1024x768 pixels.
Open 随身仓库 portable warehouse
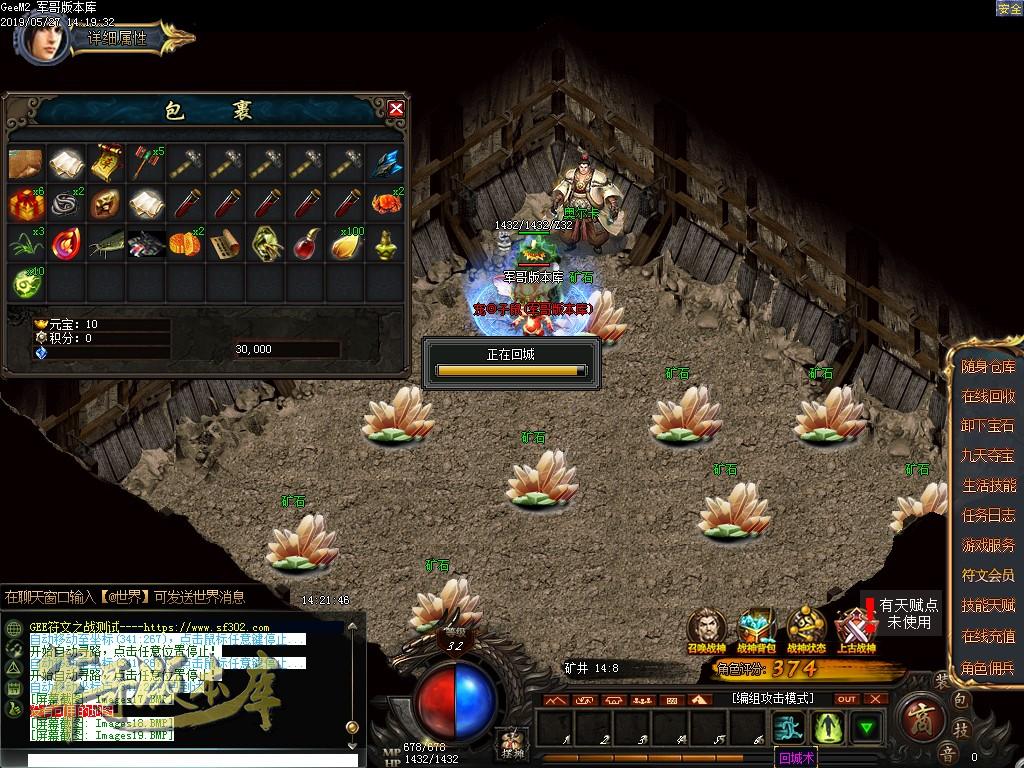988,367
